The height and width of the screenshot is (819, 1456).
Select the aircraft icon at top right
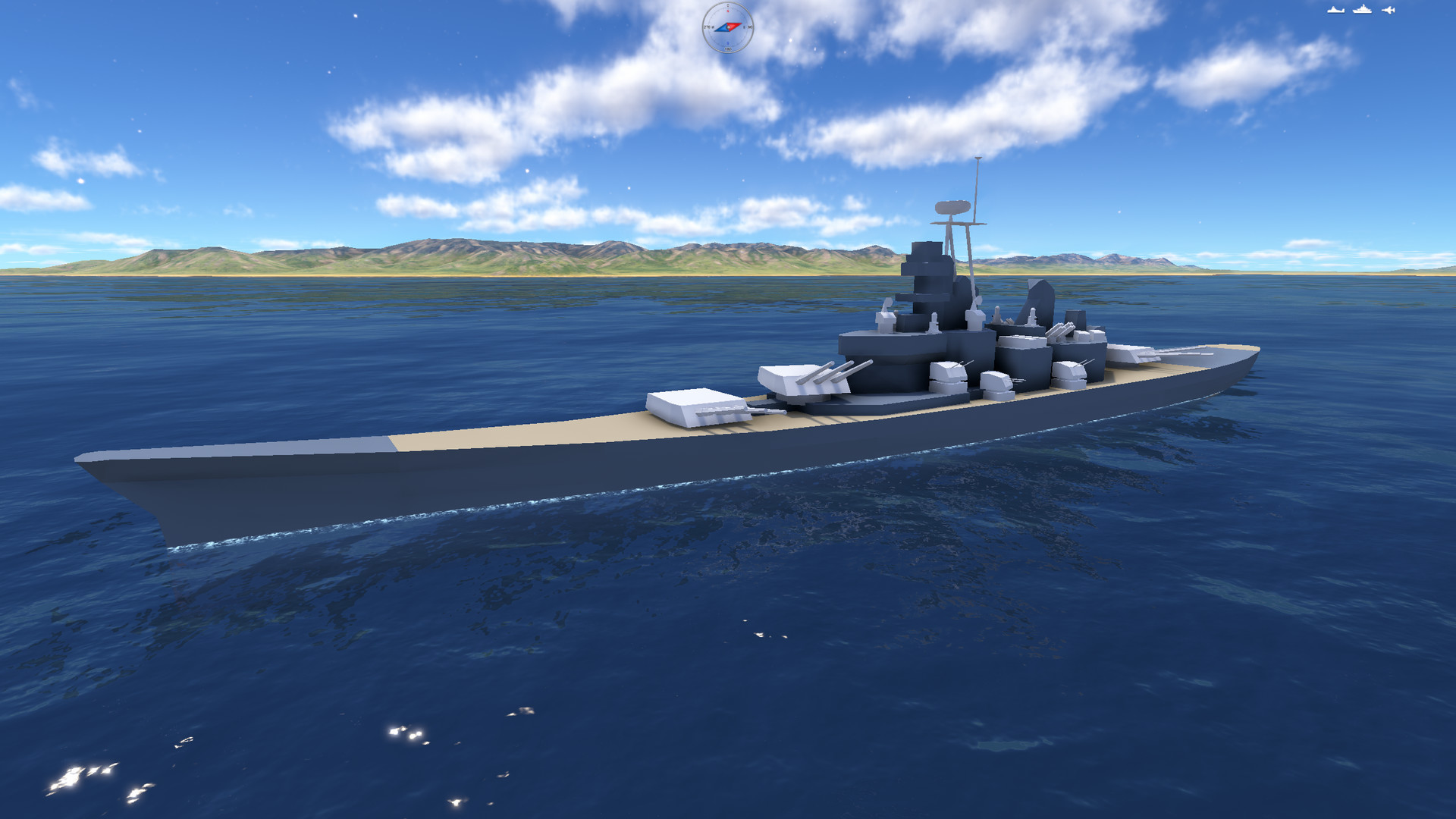coord(1389,10)
